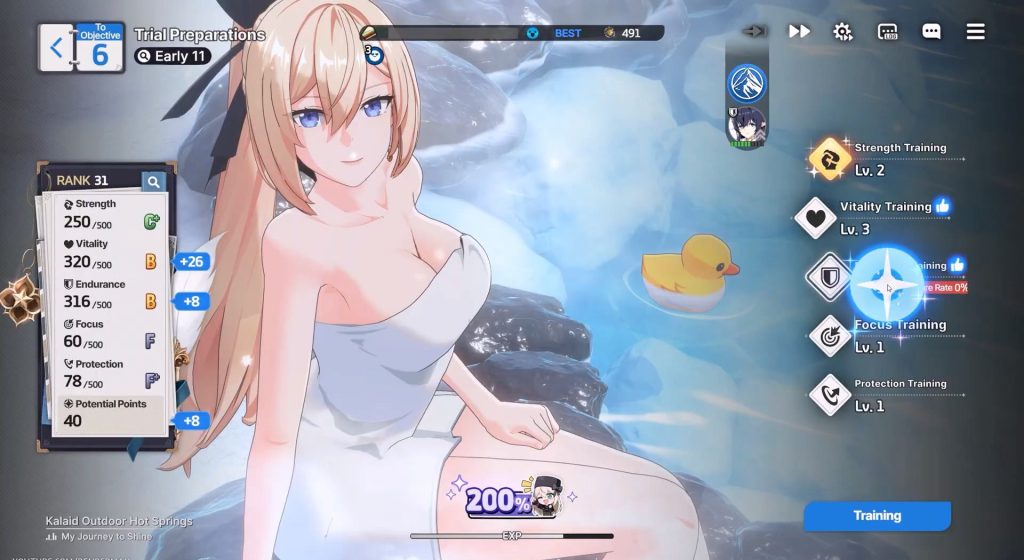The width and height of the screenshot is (1024, 560).
Task: Open the Early 11 date indicator
Action: 172,56
